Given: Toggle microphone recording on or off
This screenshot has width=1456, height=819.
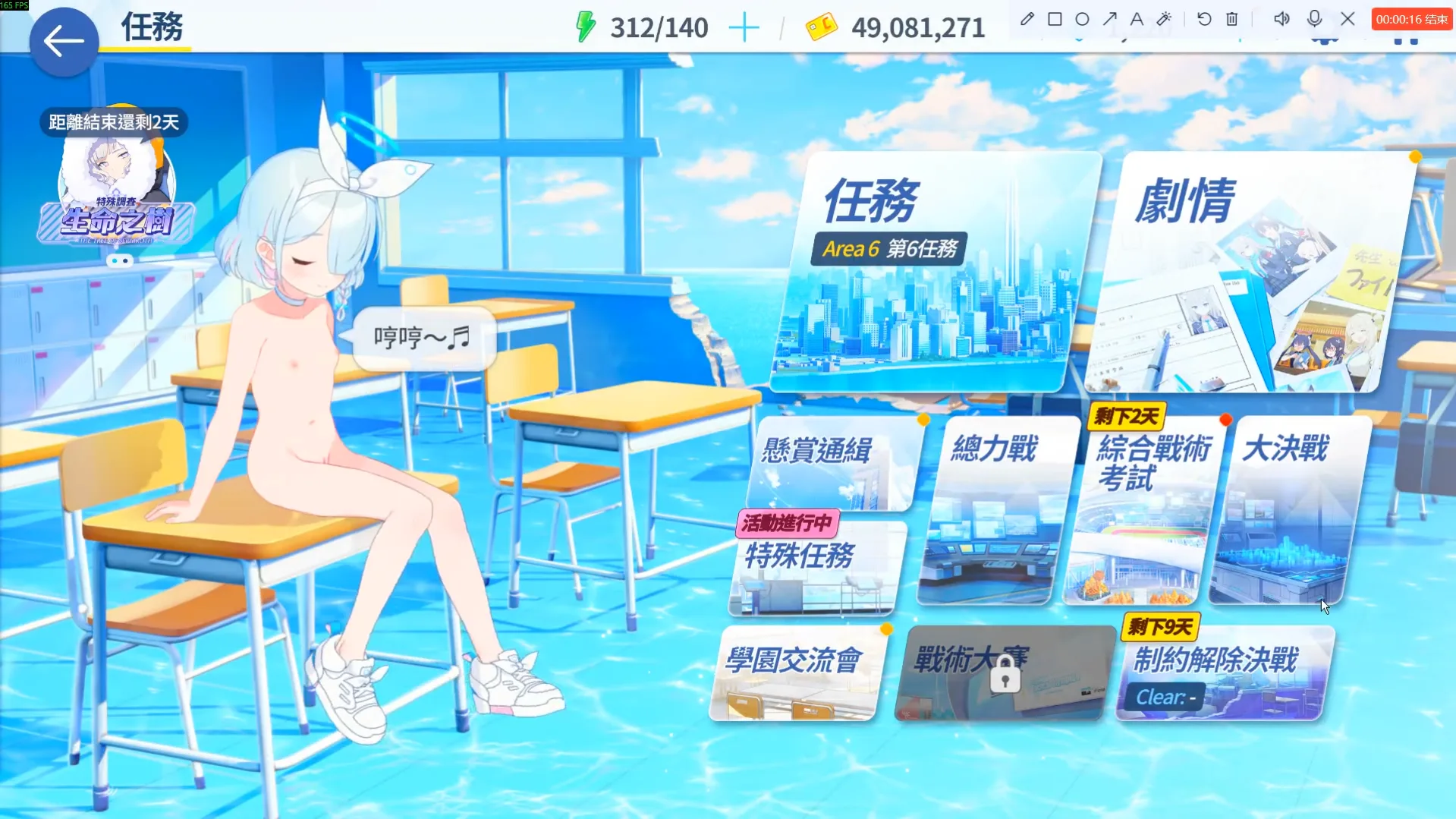Looking at the screenshot, I should pos(1315,19).
